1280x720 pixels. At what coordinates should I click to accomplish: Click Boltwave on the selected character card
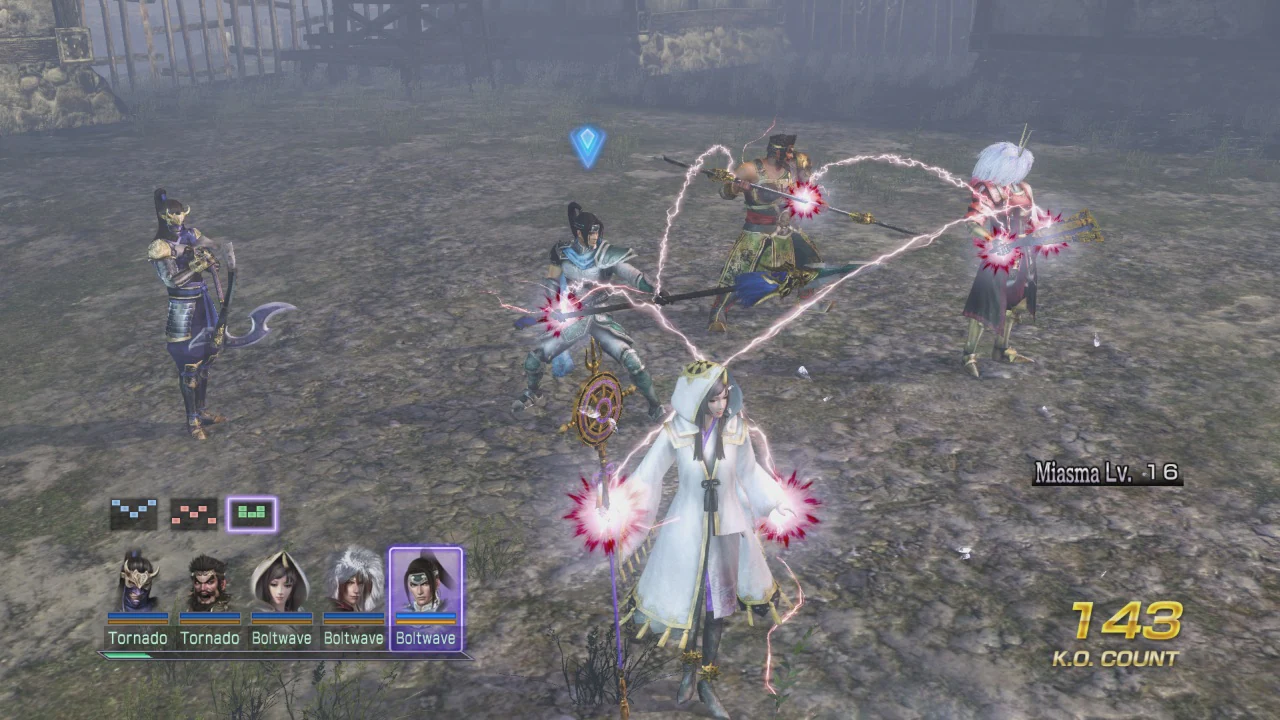coord(426,638)
